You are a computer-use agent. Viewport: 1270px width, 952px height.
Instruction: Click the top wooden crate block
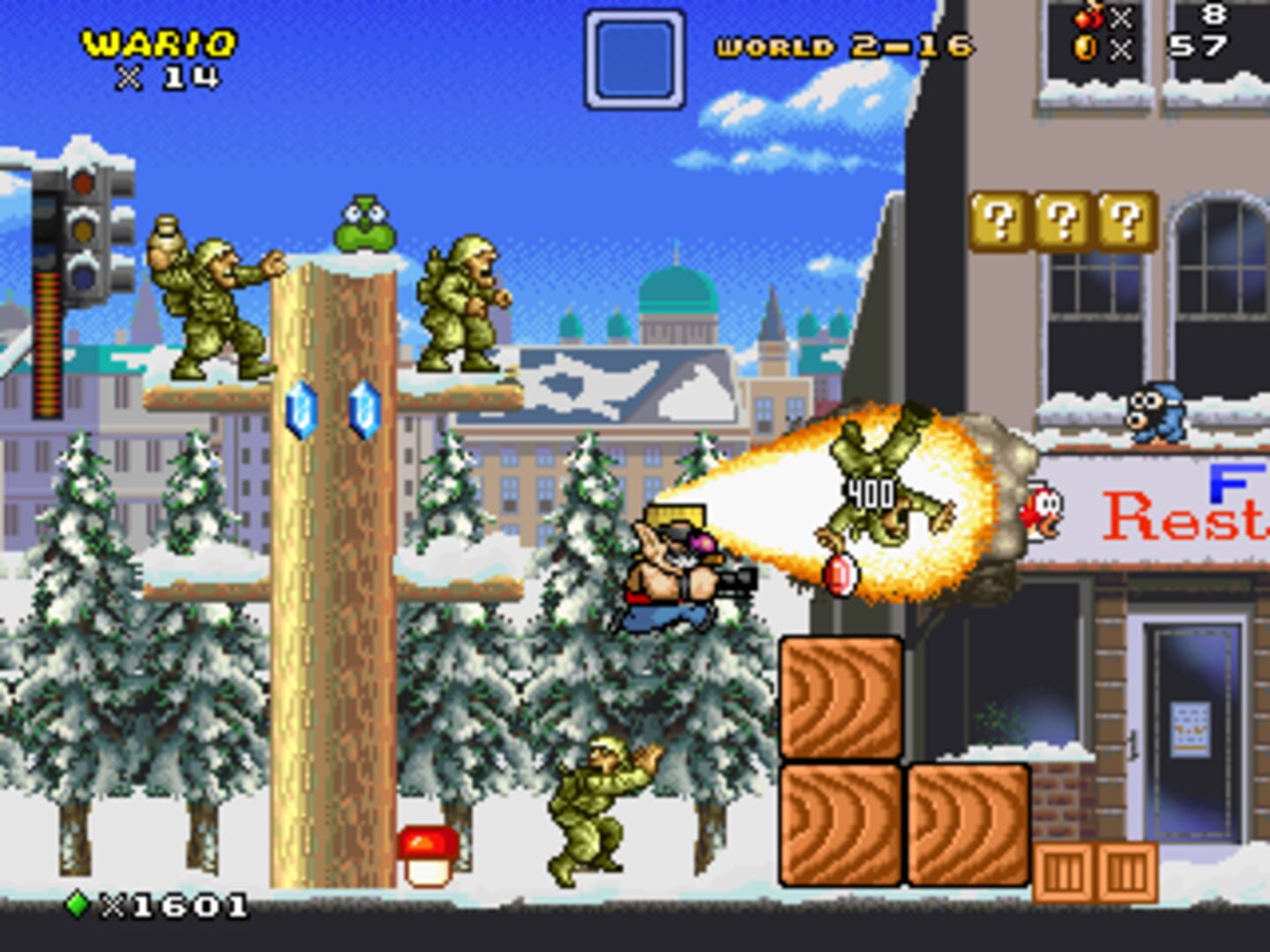(x=840, y=696)
